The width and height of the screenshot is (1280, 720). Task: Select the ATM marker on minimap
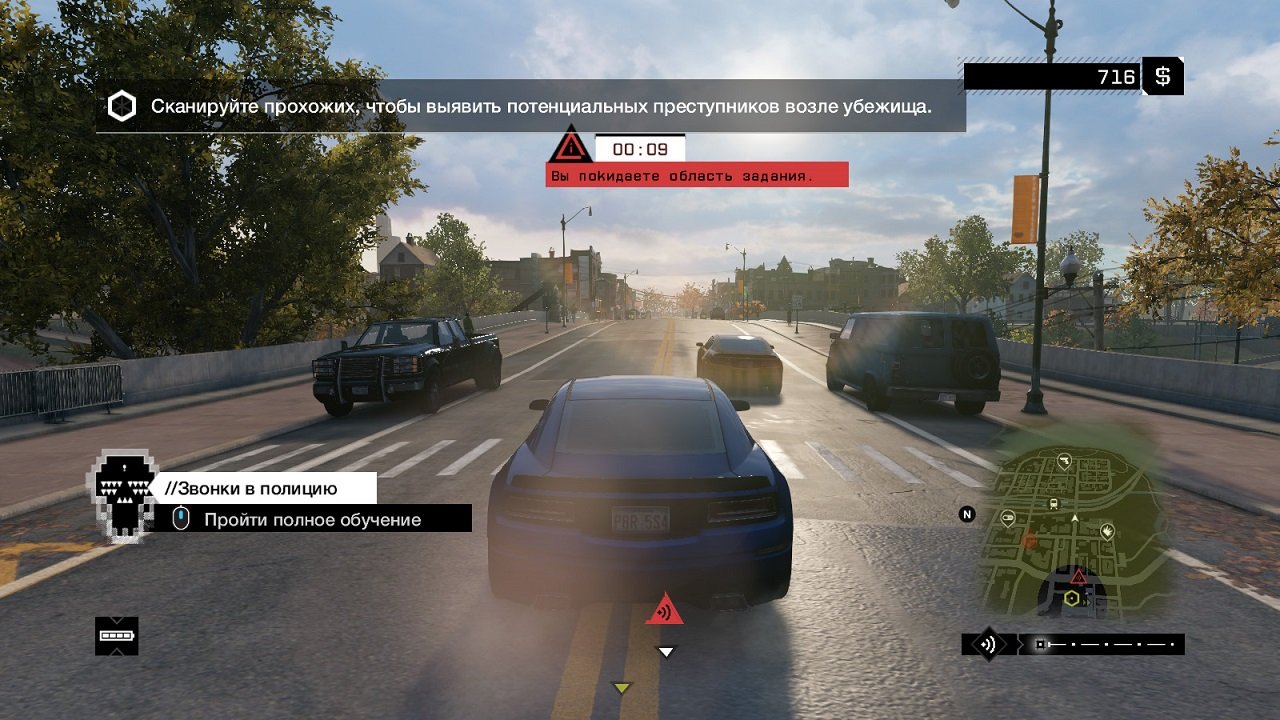[x=1007, y=518]
